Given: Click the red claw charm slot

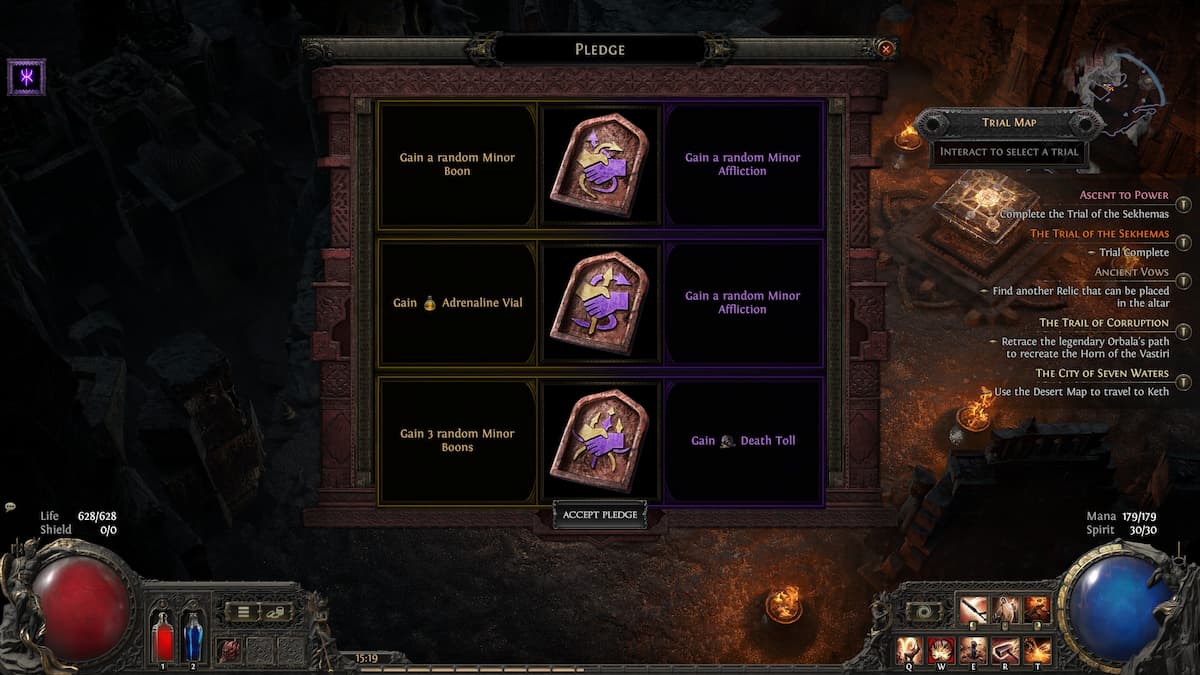Looking at the screenshot, I should tap(229, 648).
